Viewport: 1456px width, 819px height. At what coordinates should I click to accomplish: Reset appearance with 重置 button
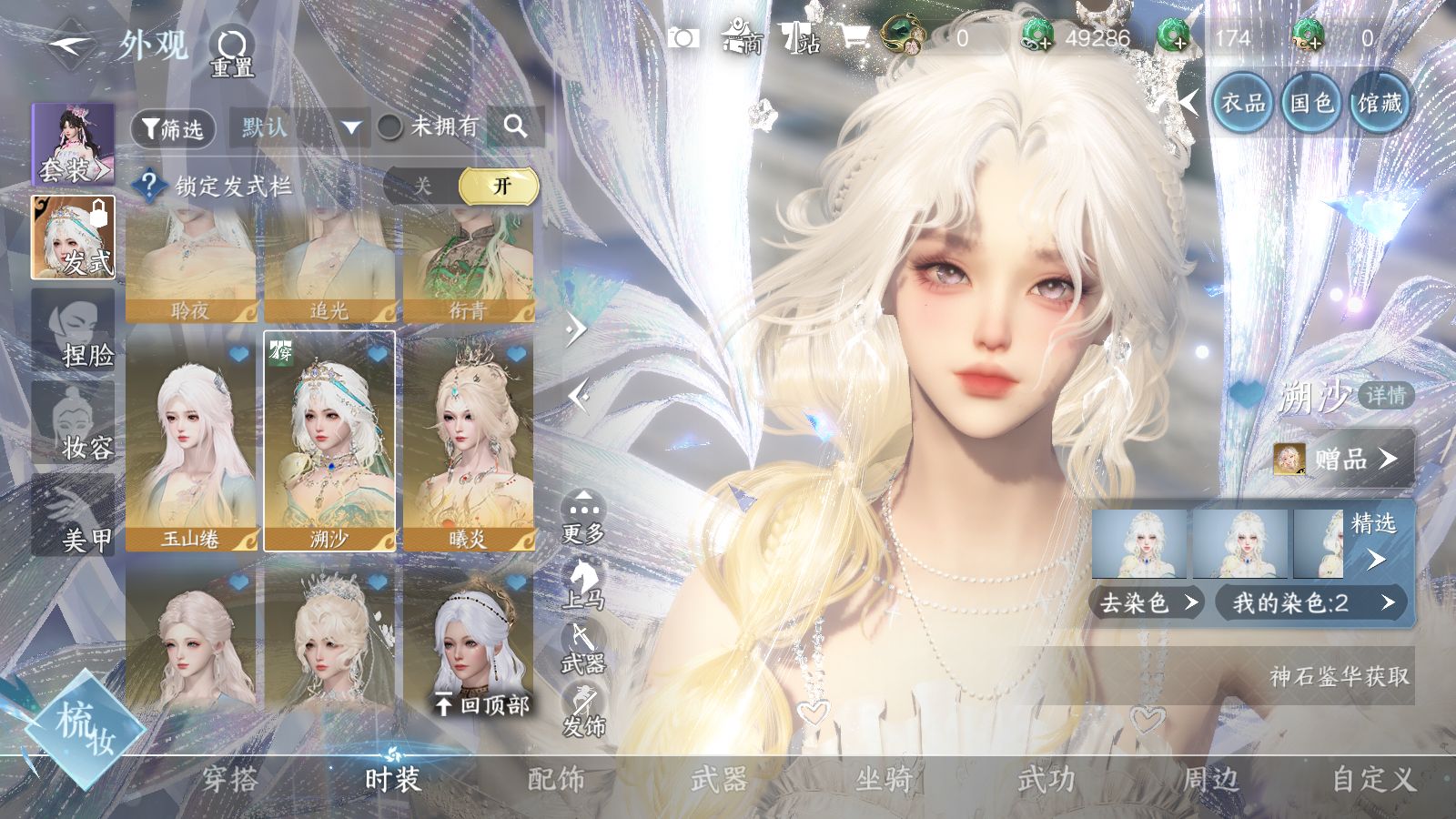pos(232,52)
